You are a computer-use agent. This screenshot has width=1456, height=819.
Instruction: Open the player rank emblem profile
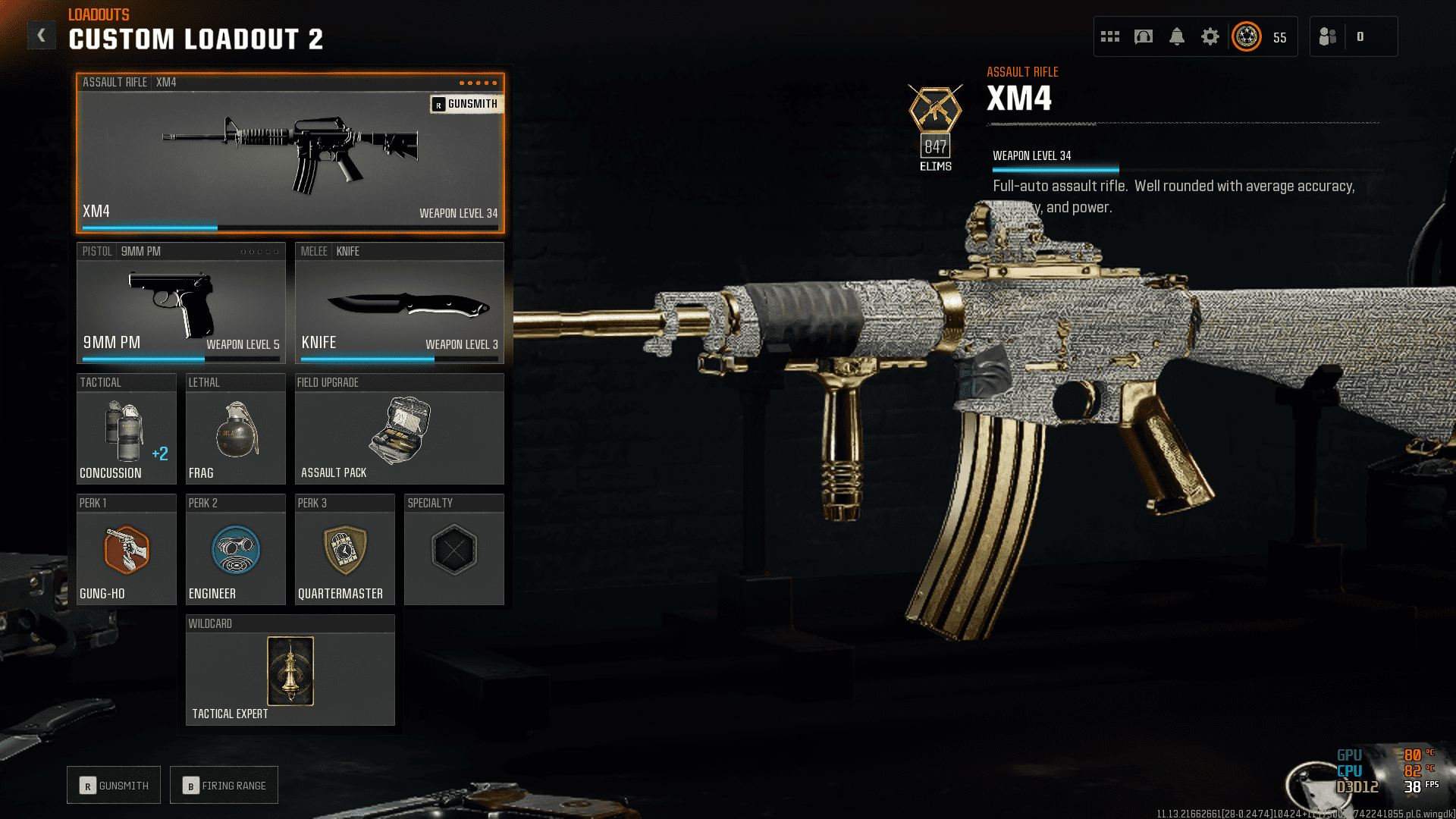[1247, 36]
